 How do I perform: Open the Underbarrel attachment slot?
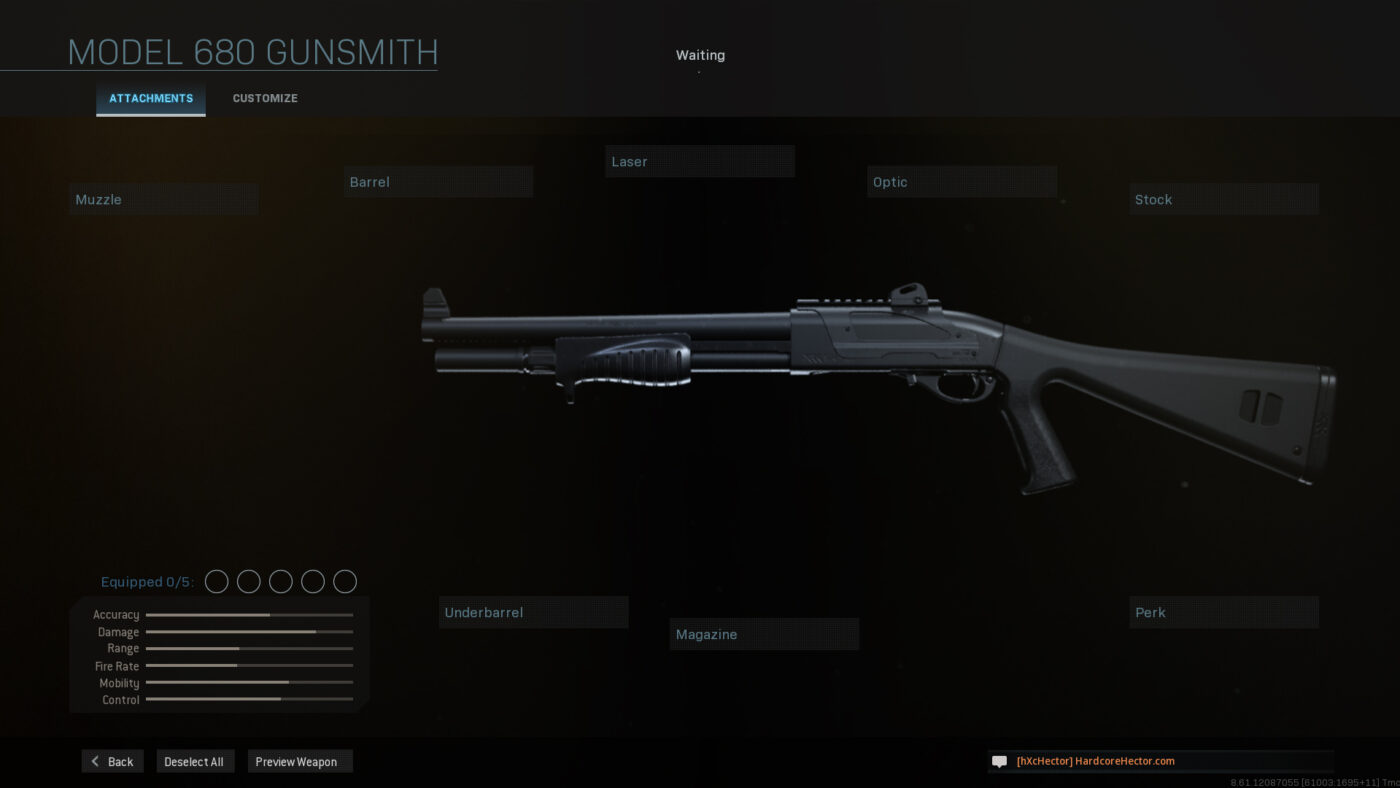(x=533, y=612)
